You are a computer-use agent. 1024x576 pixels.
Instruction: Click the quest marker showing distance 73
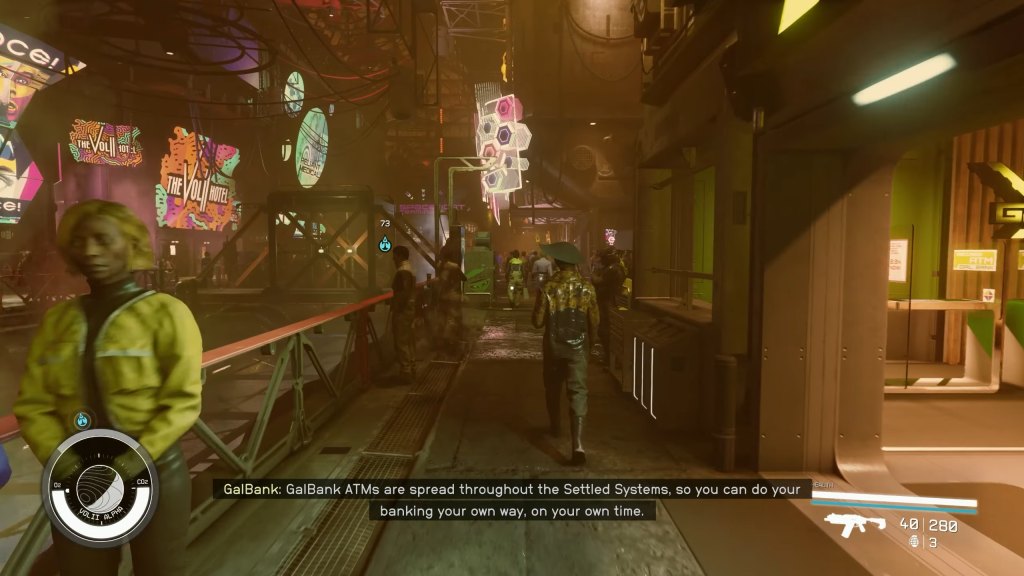[x=385, y=243]
